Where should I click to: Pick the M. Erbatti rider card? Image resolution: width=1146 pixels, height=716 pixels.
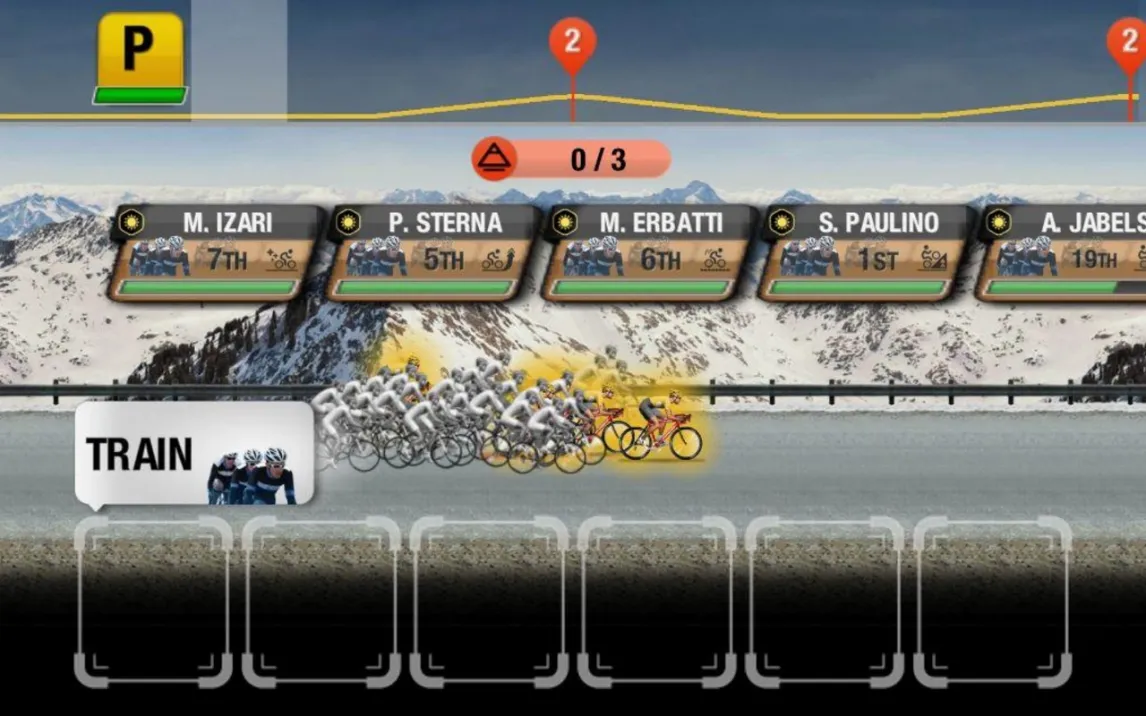647,253
